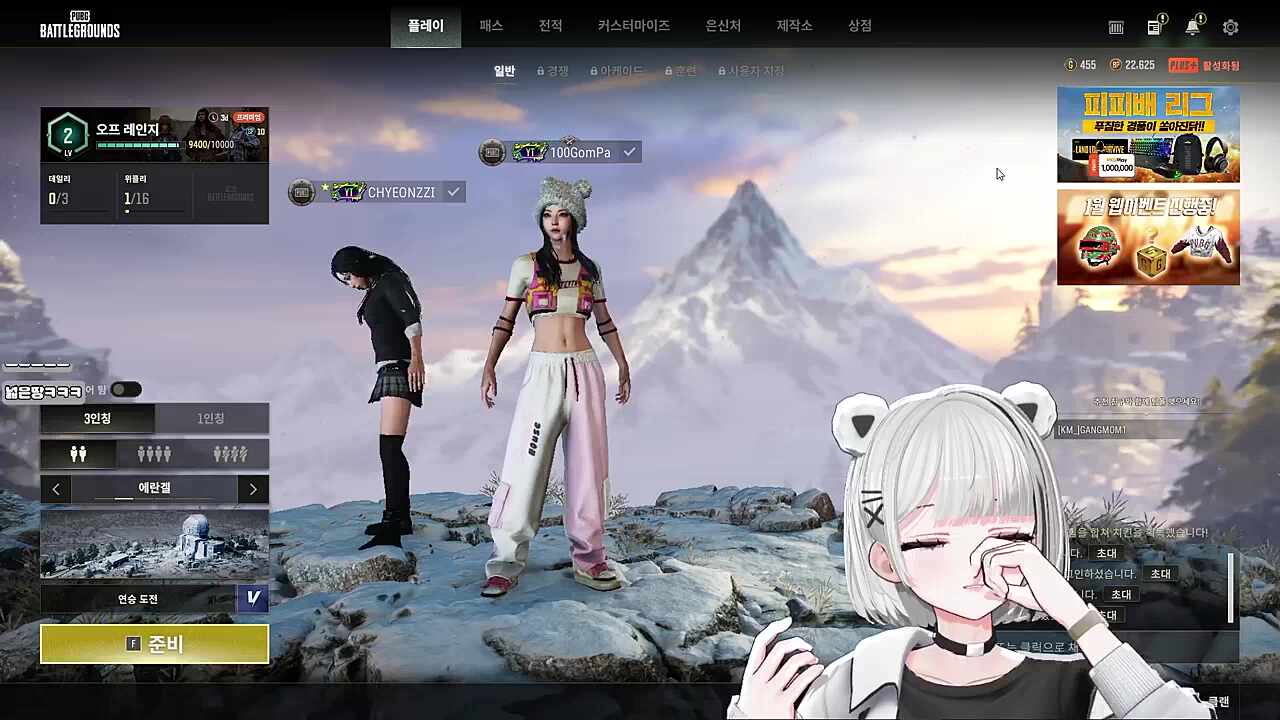This screenshot has width=1280, height=720.
Task: Select the CHYEONZZI player nameplate
Action: (400, 192)
